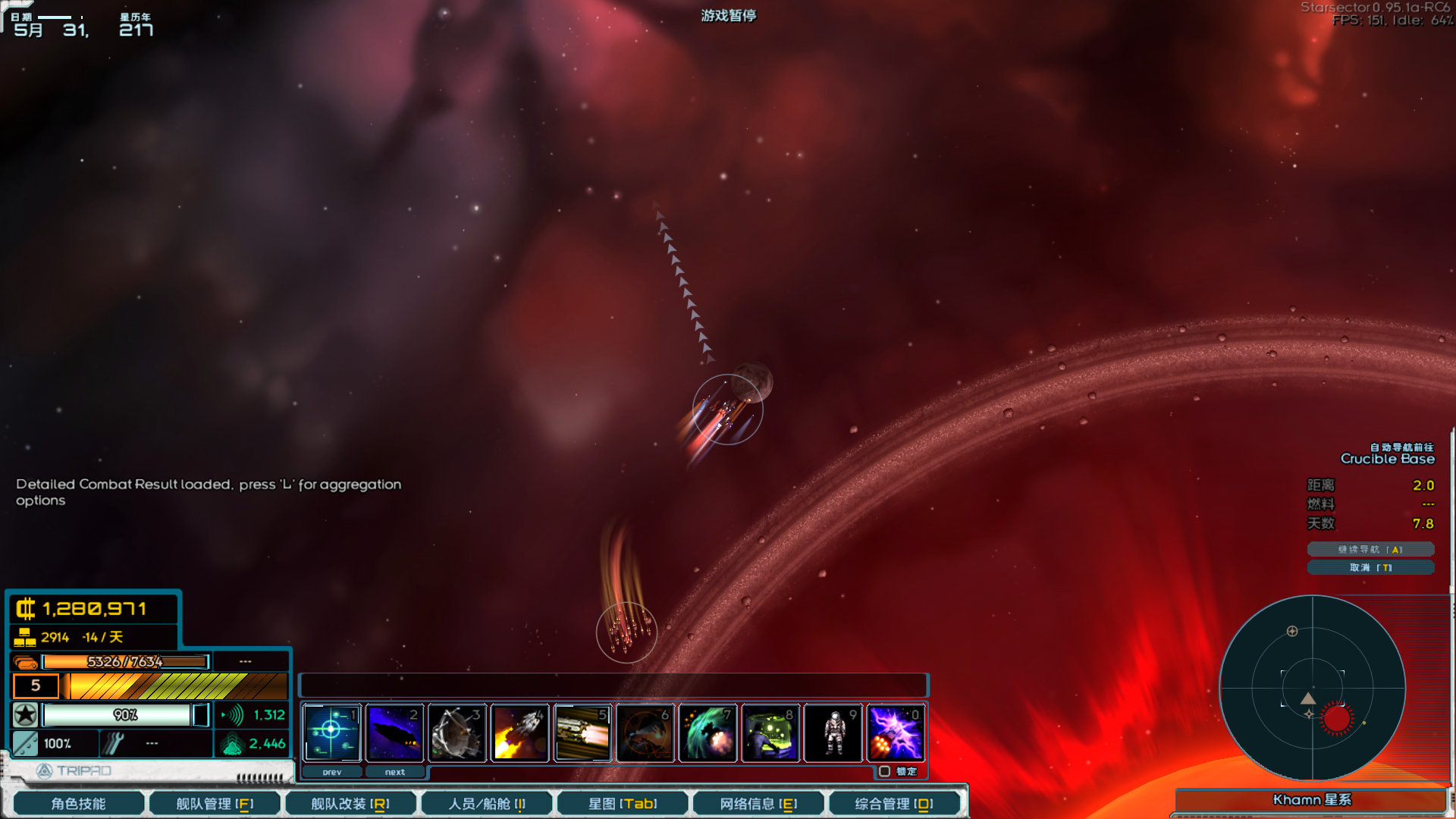1456x819 pixels.
Task: Activate the purple lightning ability in slot 0
Action: click(x=896, y=733)
